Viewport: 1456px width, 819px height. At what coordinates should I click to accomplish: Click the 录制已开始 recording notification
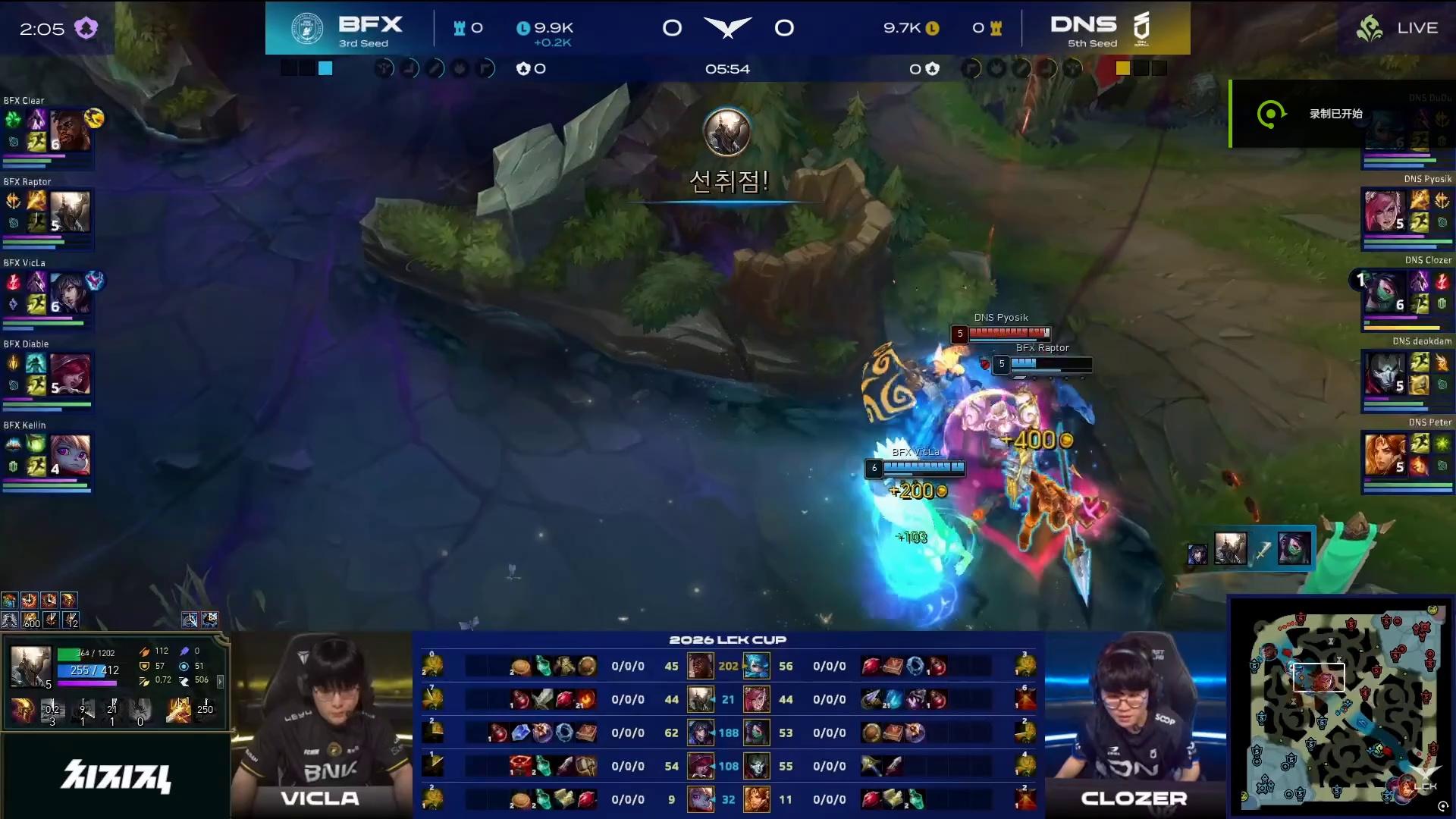click(1336, 114)
